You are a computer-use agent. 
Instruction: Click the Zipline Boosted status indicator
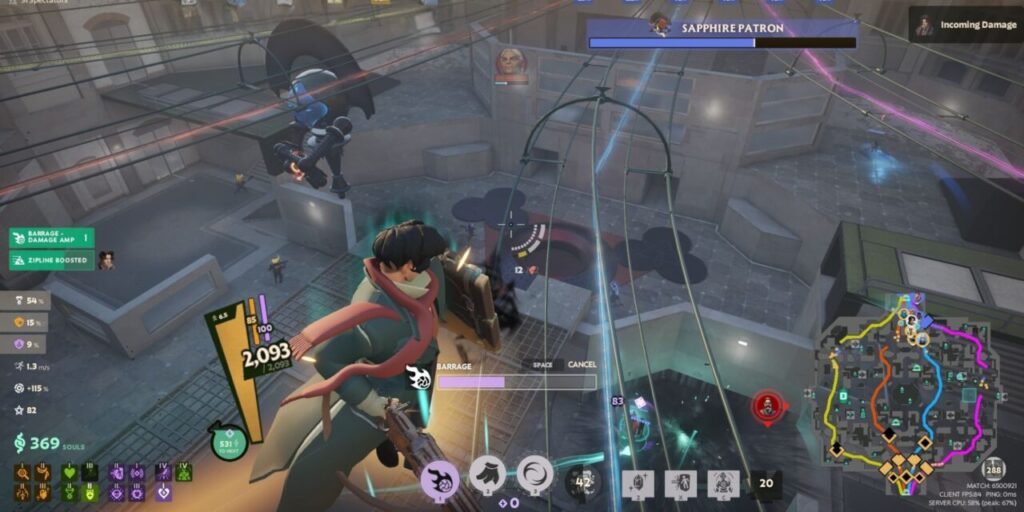point(51,261)
